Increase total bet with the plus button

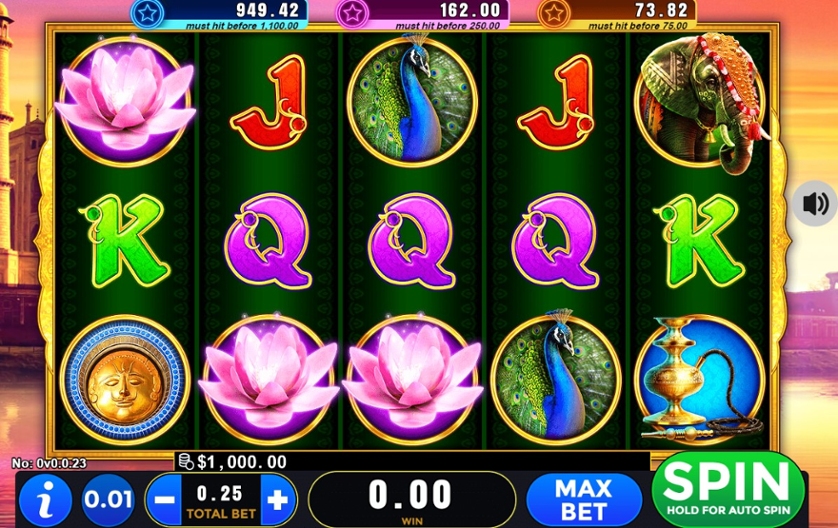click(x=279, y=498)
